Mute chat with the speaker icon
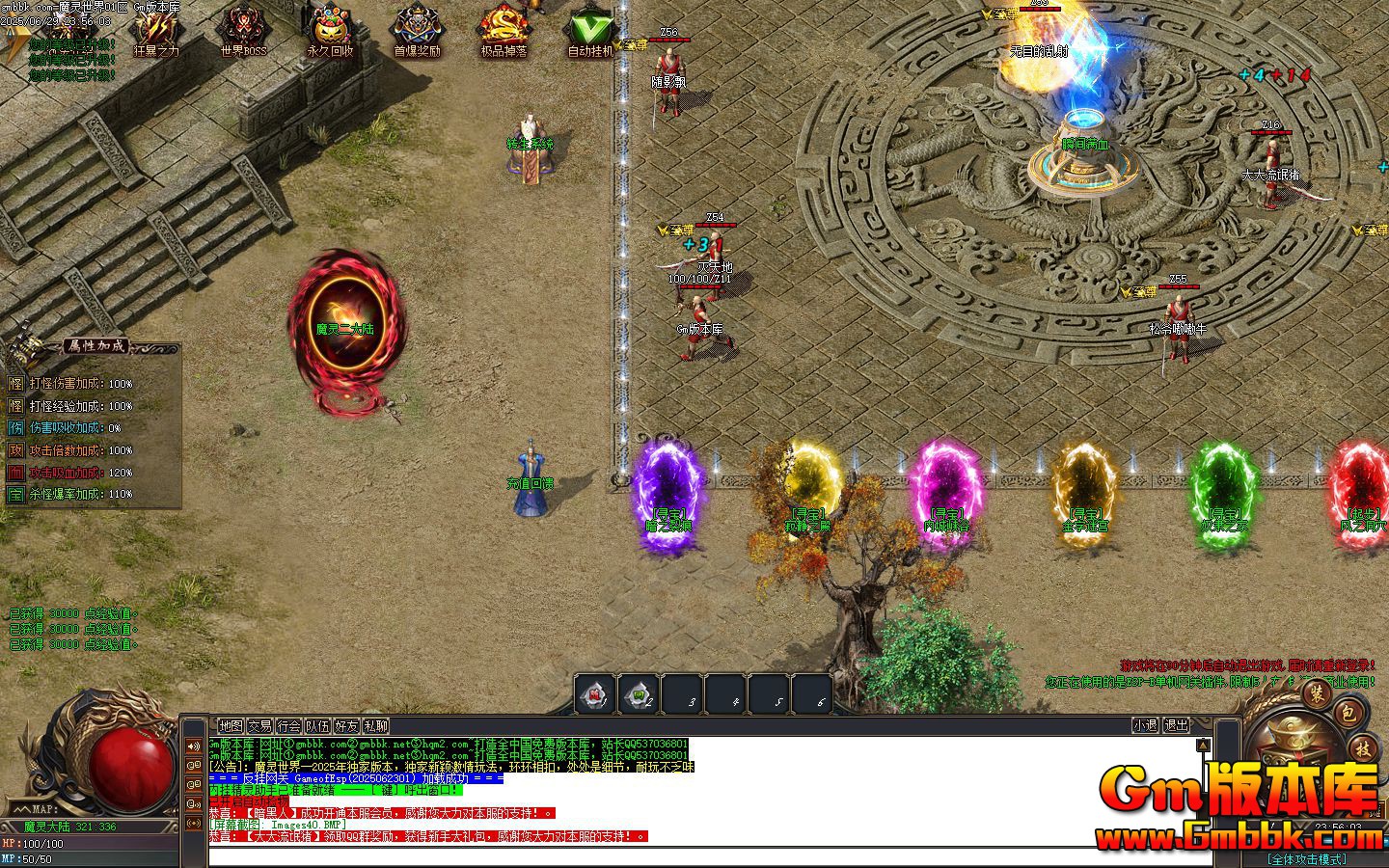 tap(193, 746)
